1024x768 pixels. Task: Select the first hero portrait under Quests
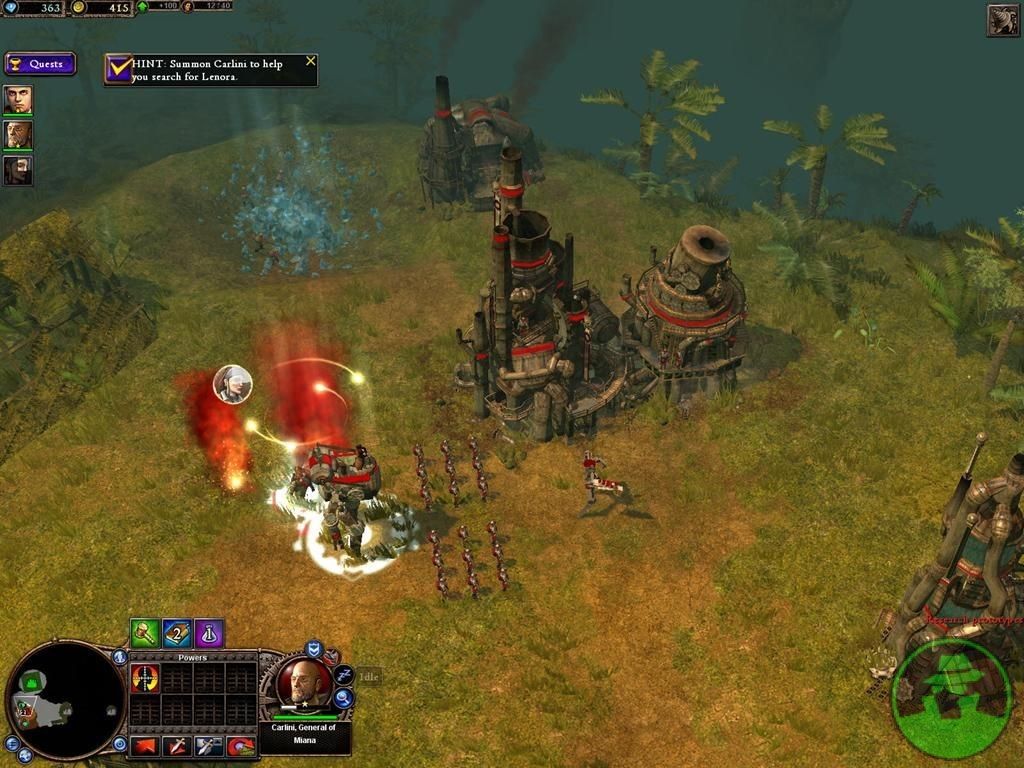pos(18,100)
